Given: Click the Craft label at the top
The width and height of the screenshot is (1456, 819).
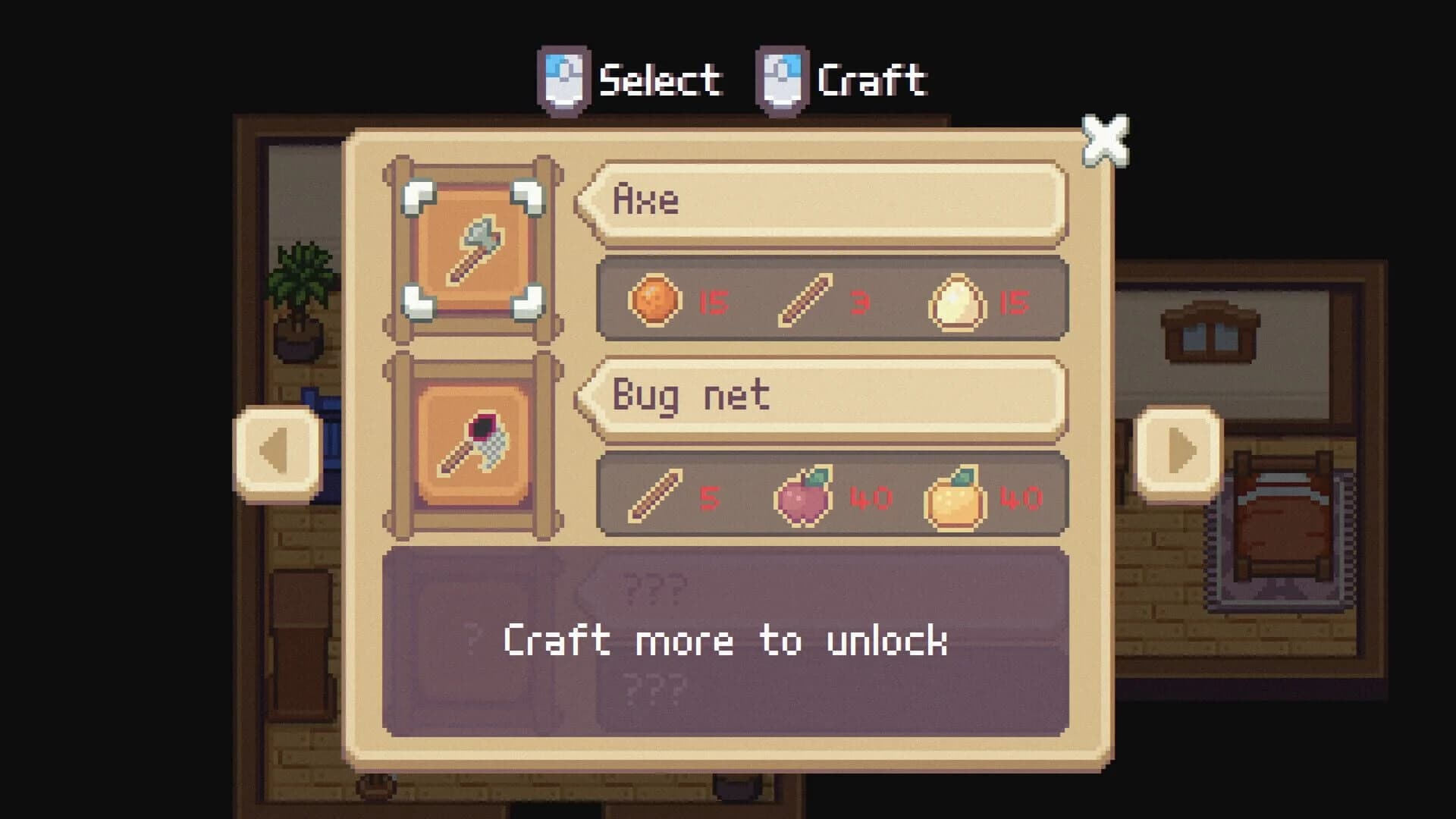Looking at the screenshot, I should [872, 78].
